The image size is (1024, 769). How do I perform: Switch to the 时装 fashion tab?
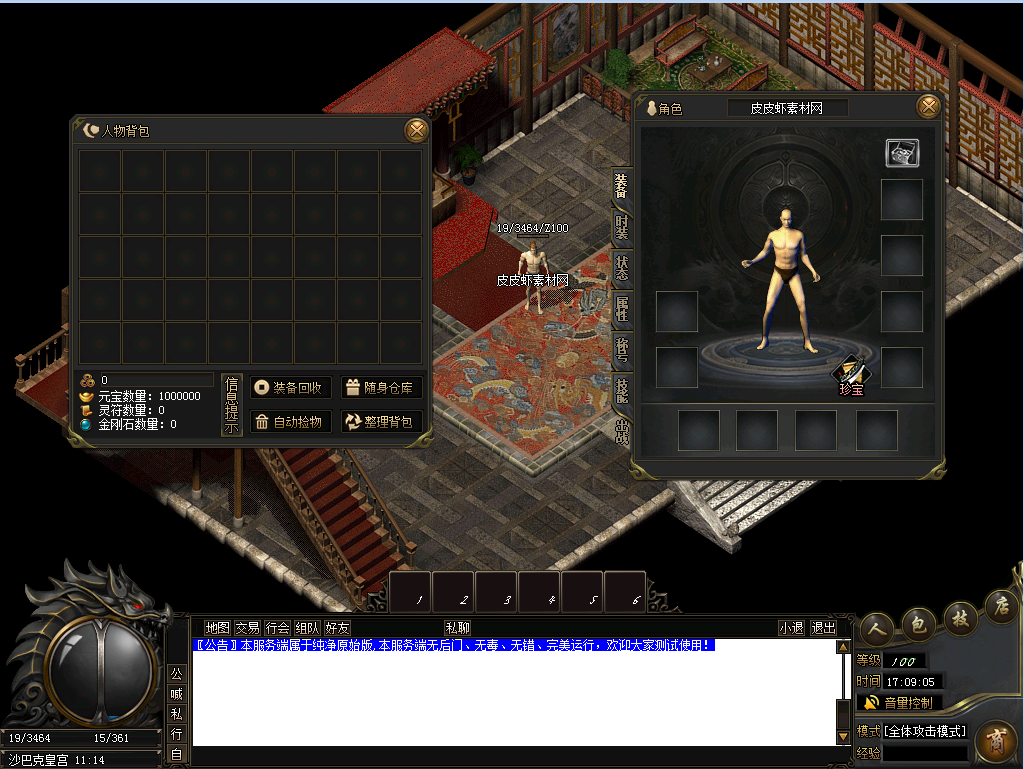click(622, 228)
